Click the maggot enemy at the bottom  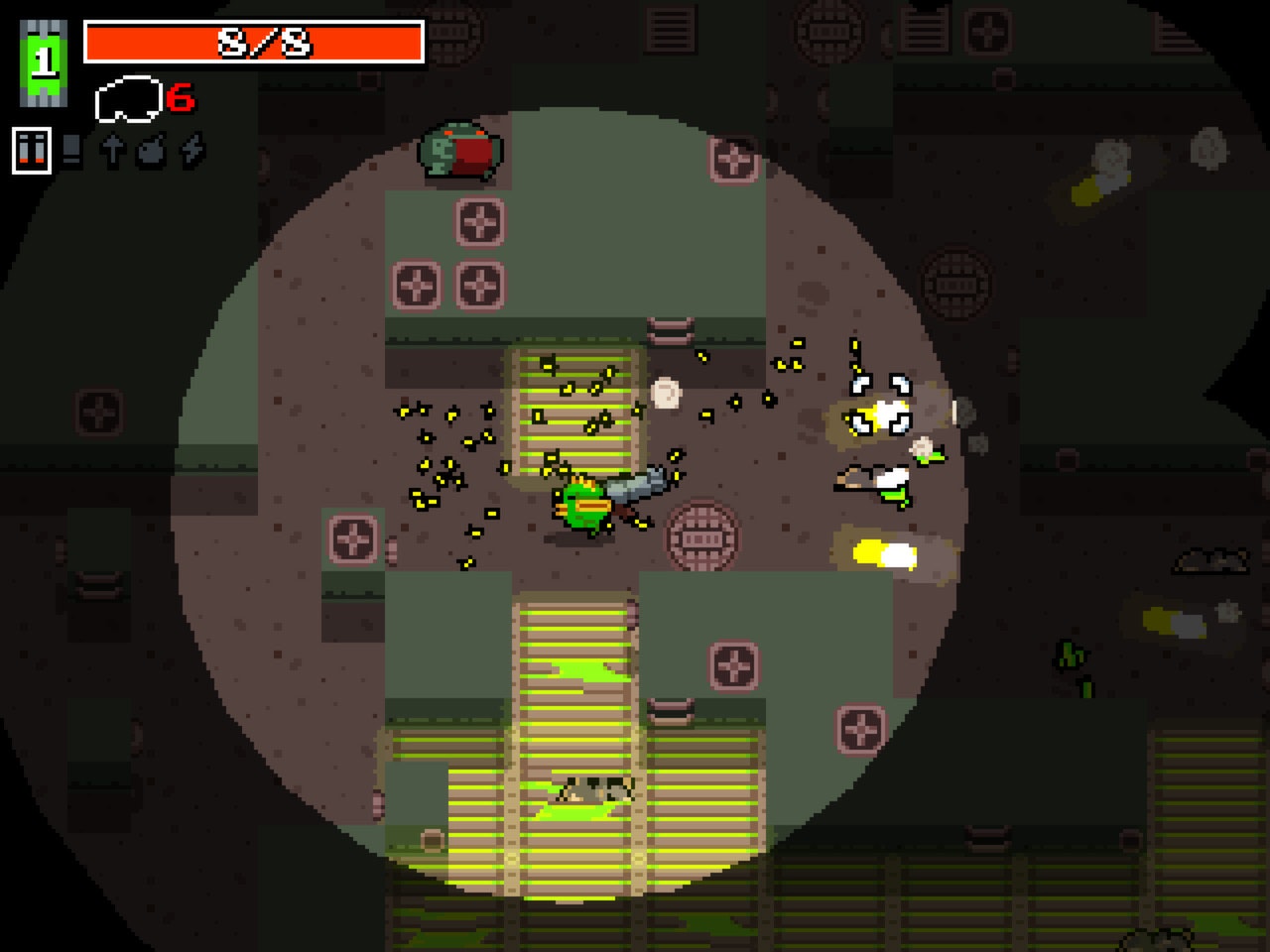(595, 788)
